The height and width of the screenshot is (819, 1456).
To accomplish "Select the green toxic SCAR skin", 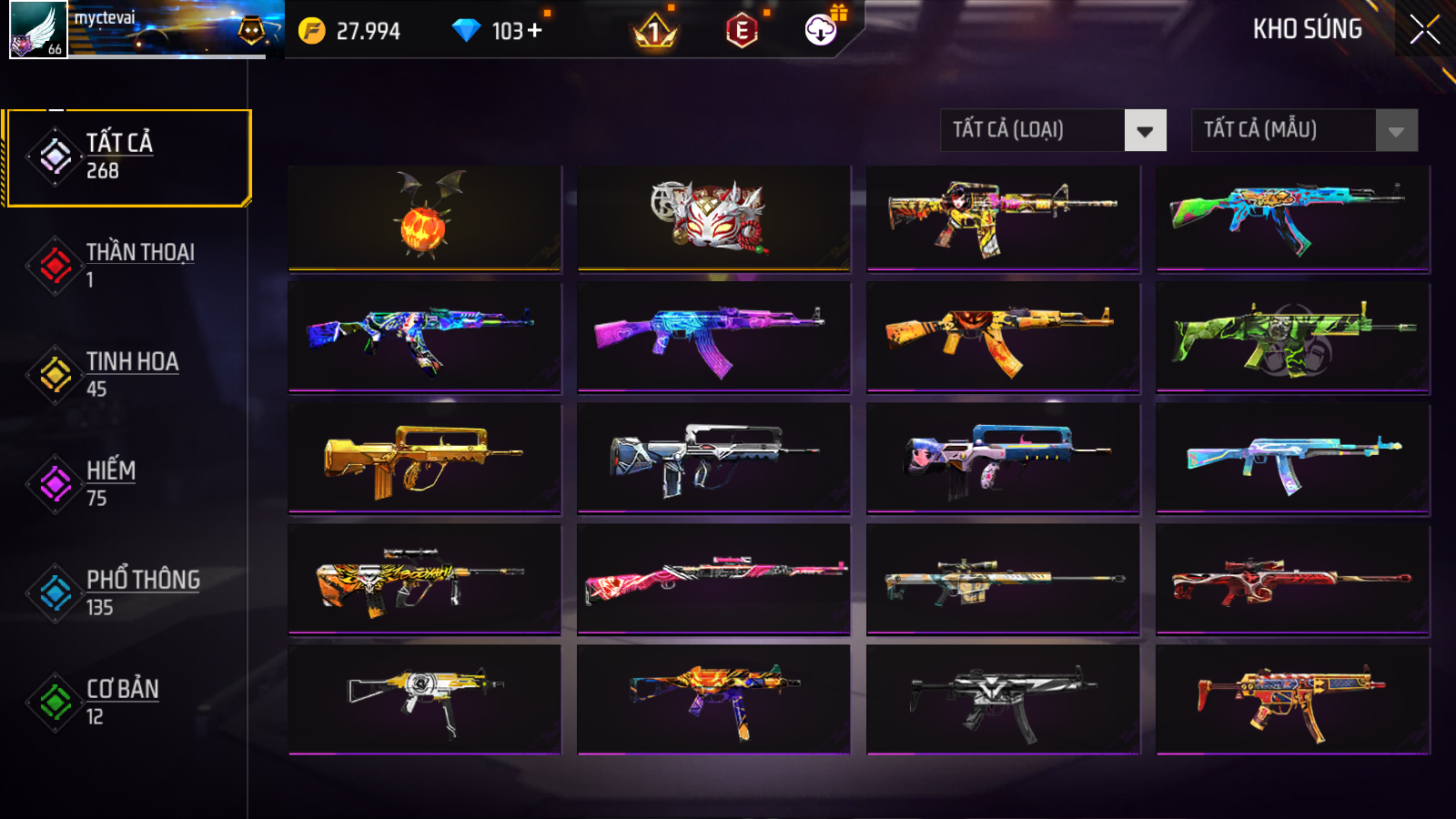I will click(x=1292, y=338).
